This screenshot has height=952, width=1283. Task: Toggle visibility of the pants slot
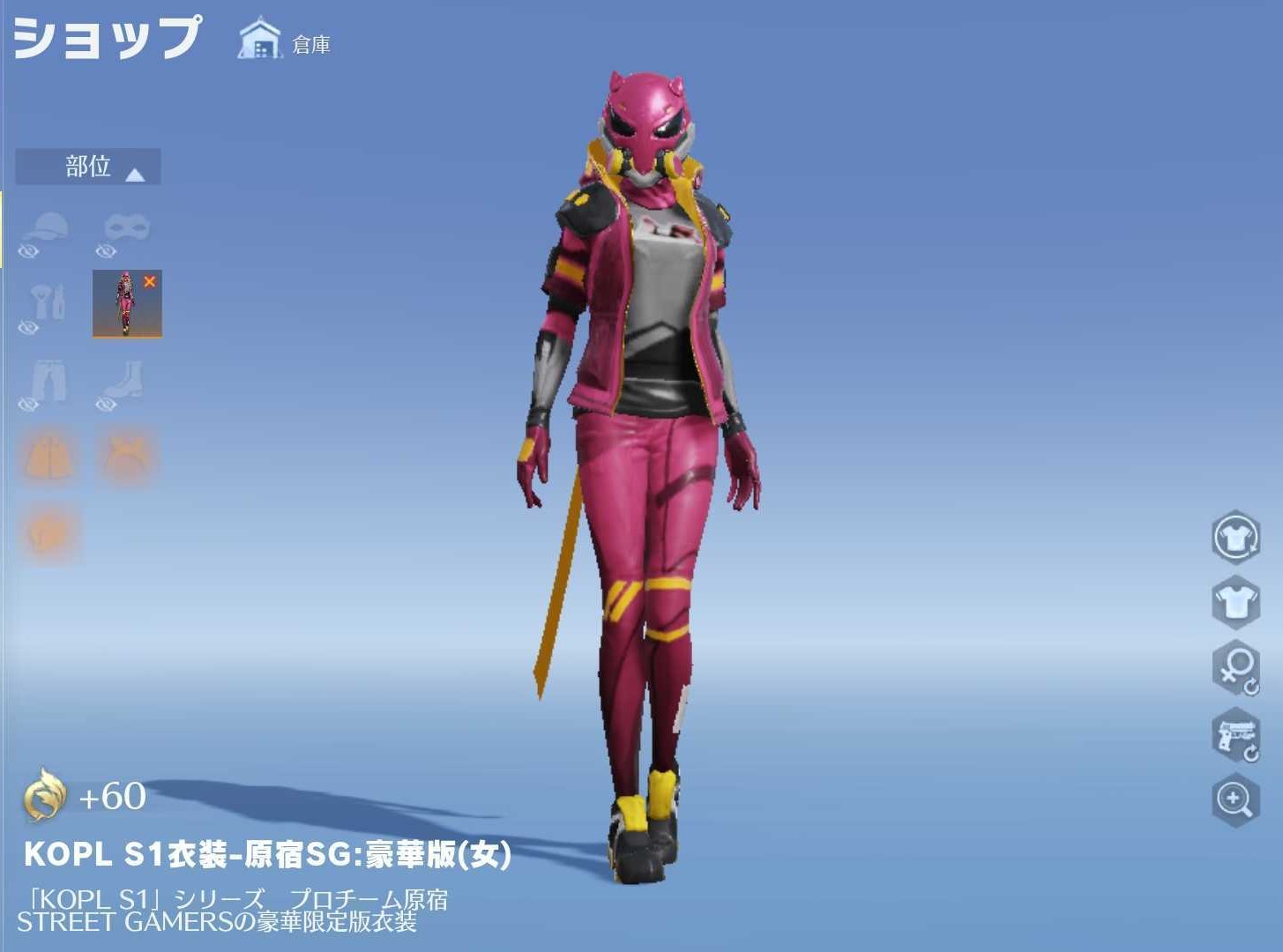[28, 405]
